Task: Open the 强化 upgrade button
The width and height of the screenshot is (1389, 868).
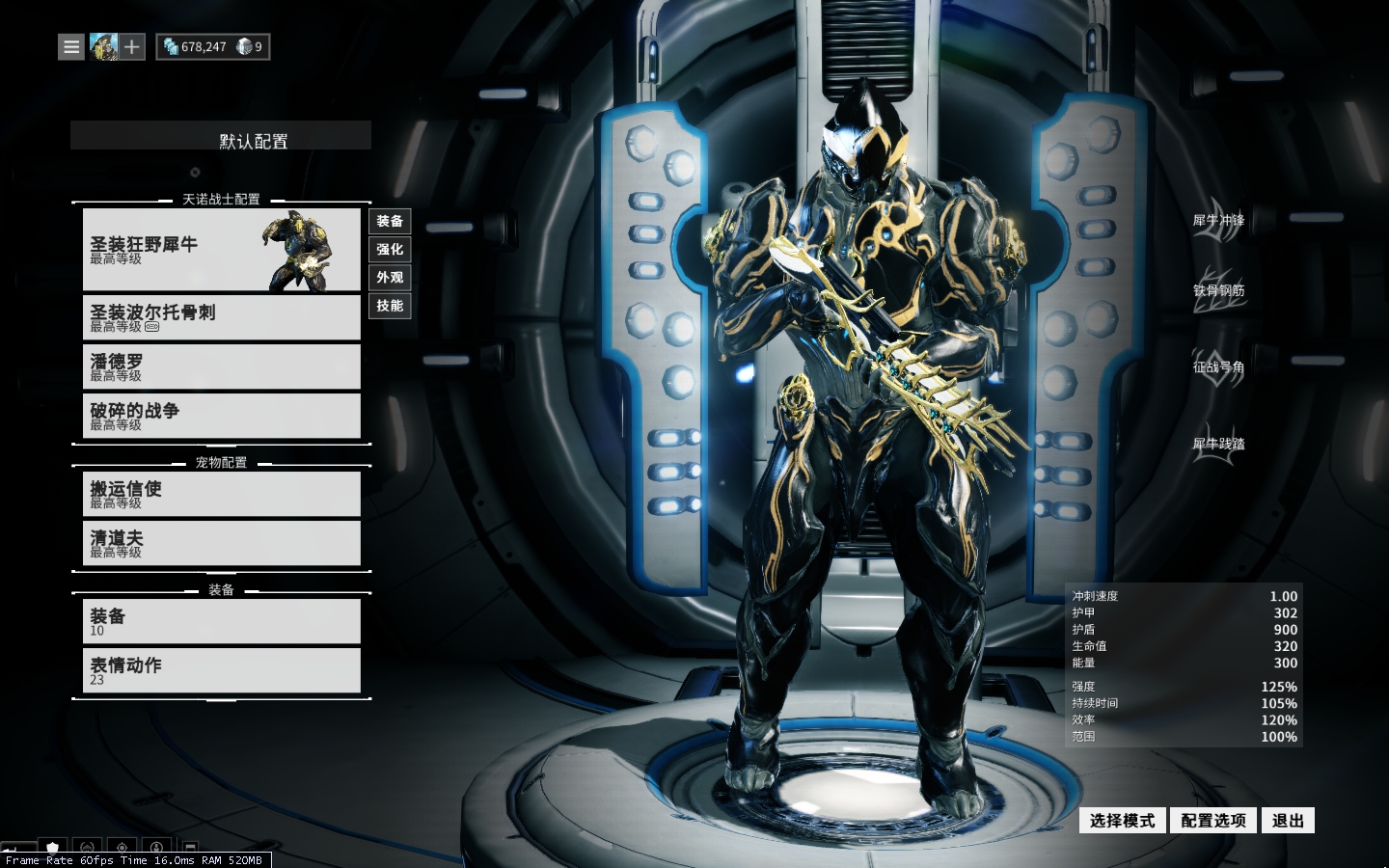Action: click(x=390, y=250)
